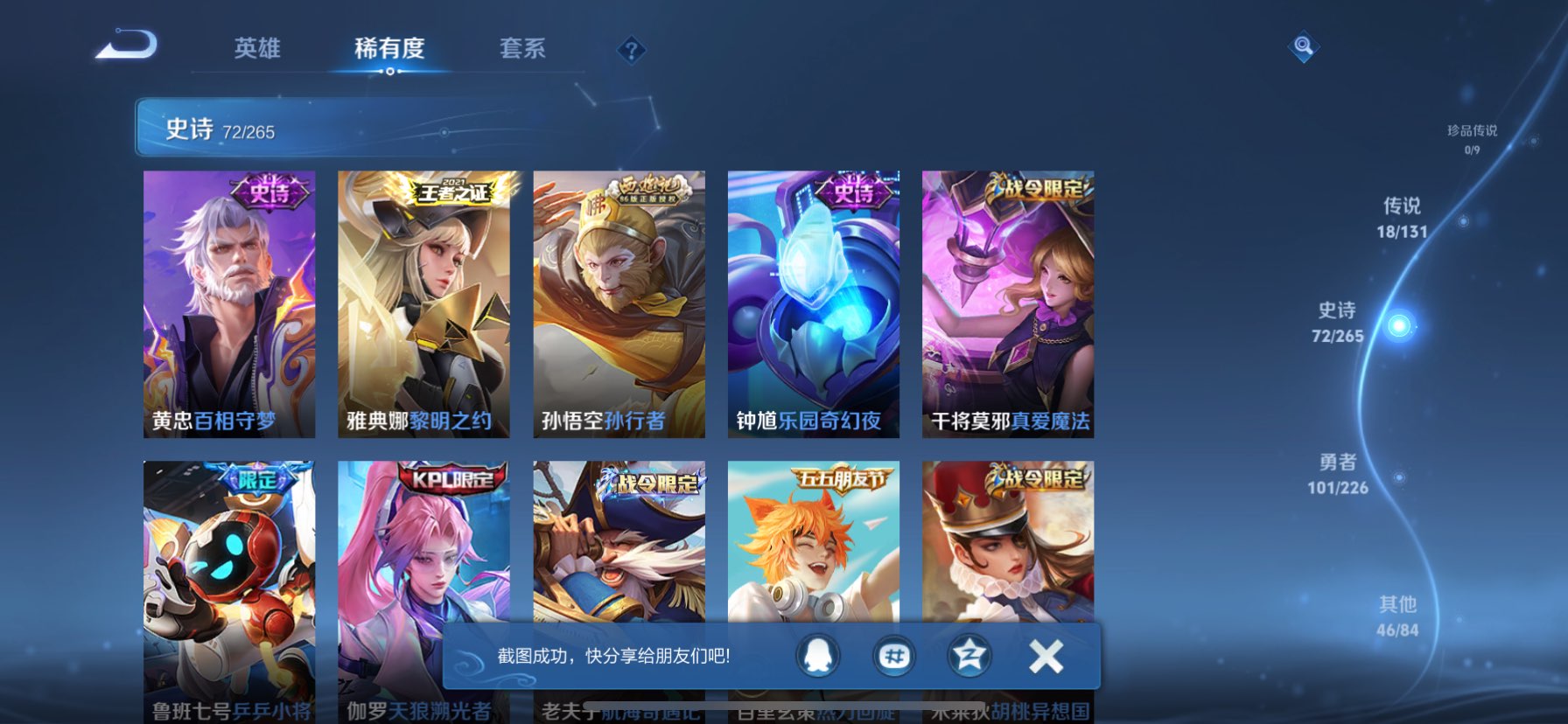Open the search magnifier icon
The width and height of the screenshot is (1568, 724).
tap(1303, 47)
